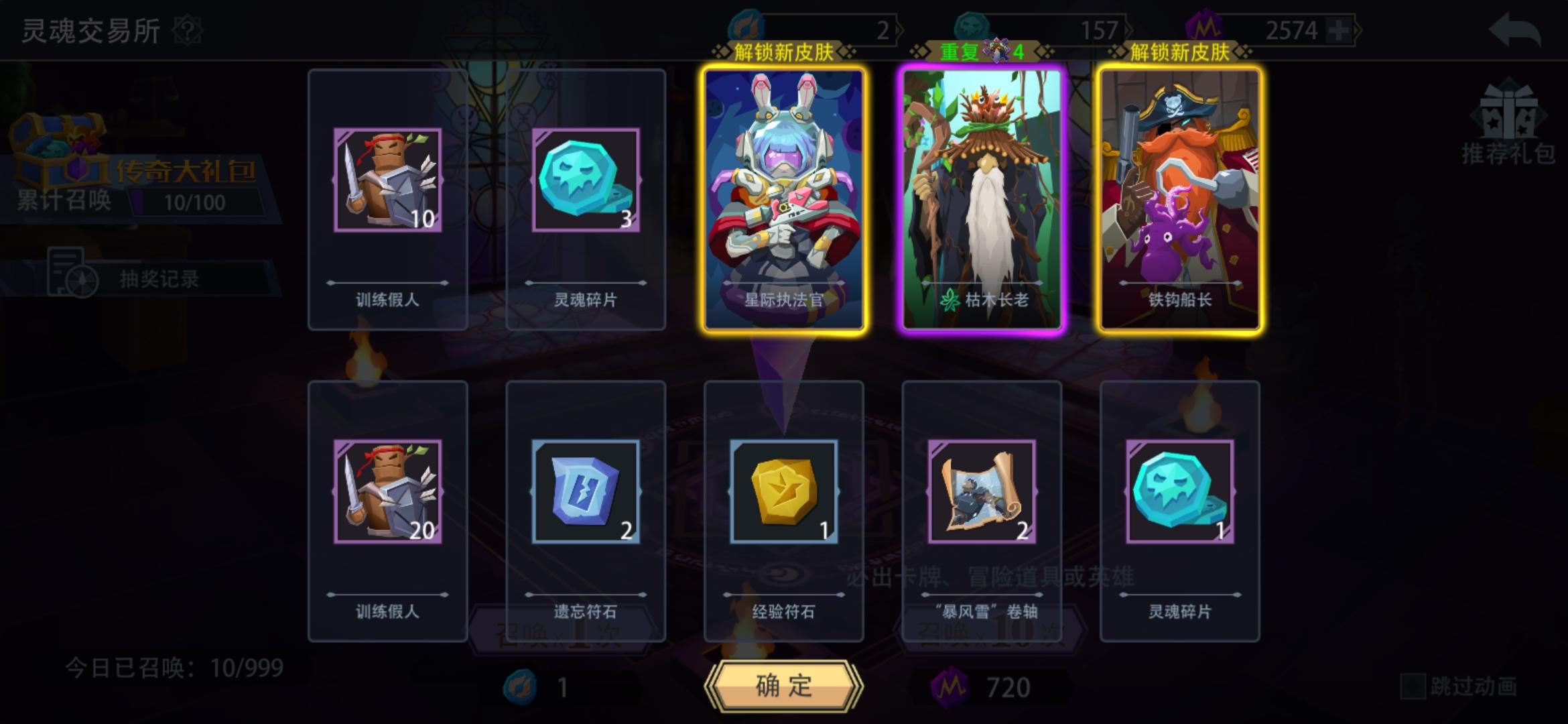This screenshot has width=1568, height=724.
Task: Open the 推荐礼包 gift pack icon
Action: tap(1509, 127)
